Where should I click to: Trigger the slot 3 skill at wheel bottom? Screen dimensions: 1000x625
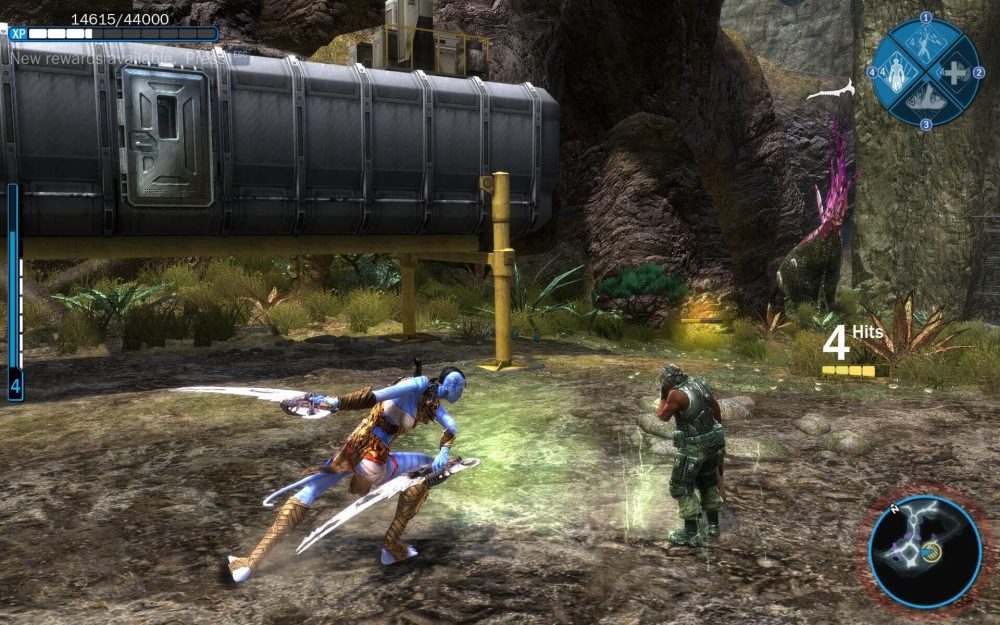(x=925, y=101)
